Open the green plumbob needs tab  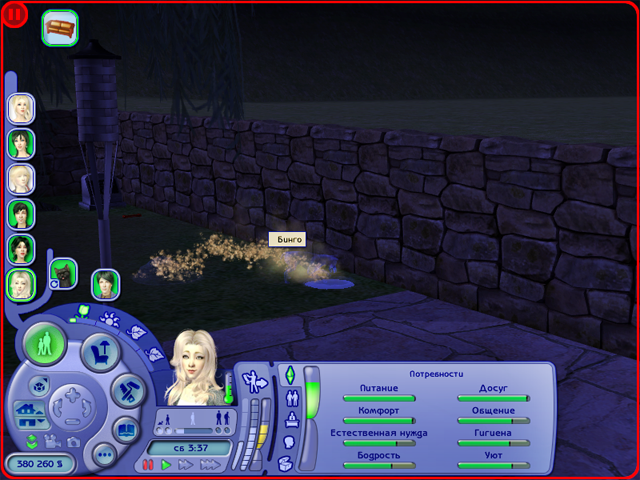[291, 375]
